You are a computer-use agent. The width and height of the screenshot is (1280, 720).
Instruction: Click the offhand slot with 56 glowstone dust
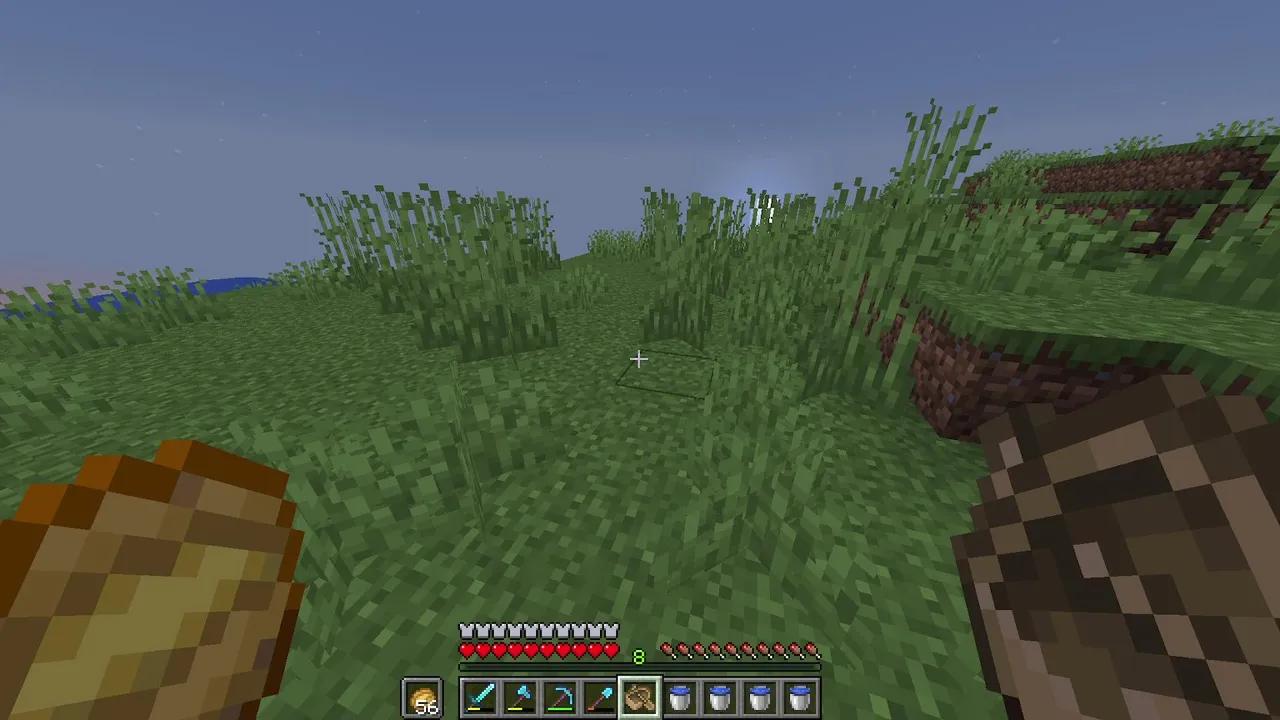click(423, 697)
